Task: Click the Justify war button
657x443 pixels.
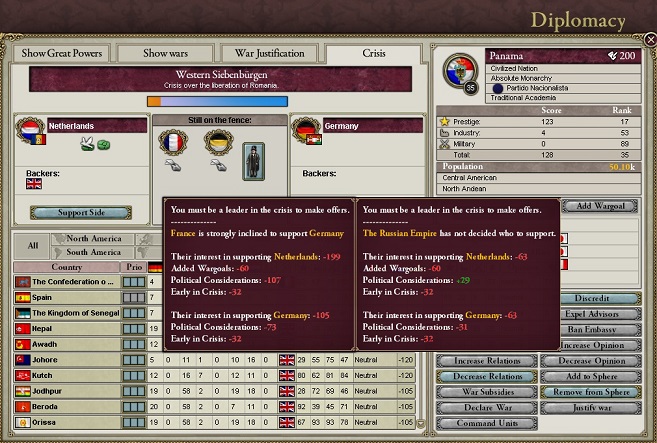Action: (x=593, y=408)
